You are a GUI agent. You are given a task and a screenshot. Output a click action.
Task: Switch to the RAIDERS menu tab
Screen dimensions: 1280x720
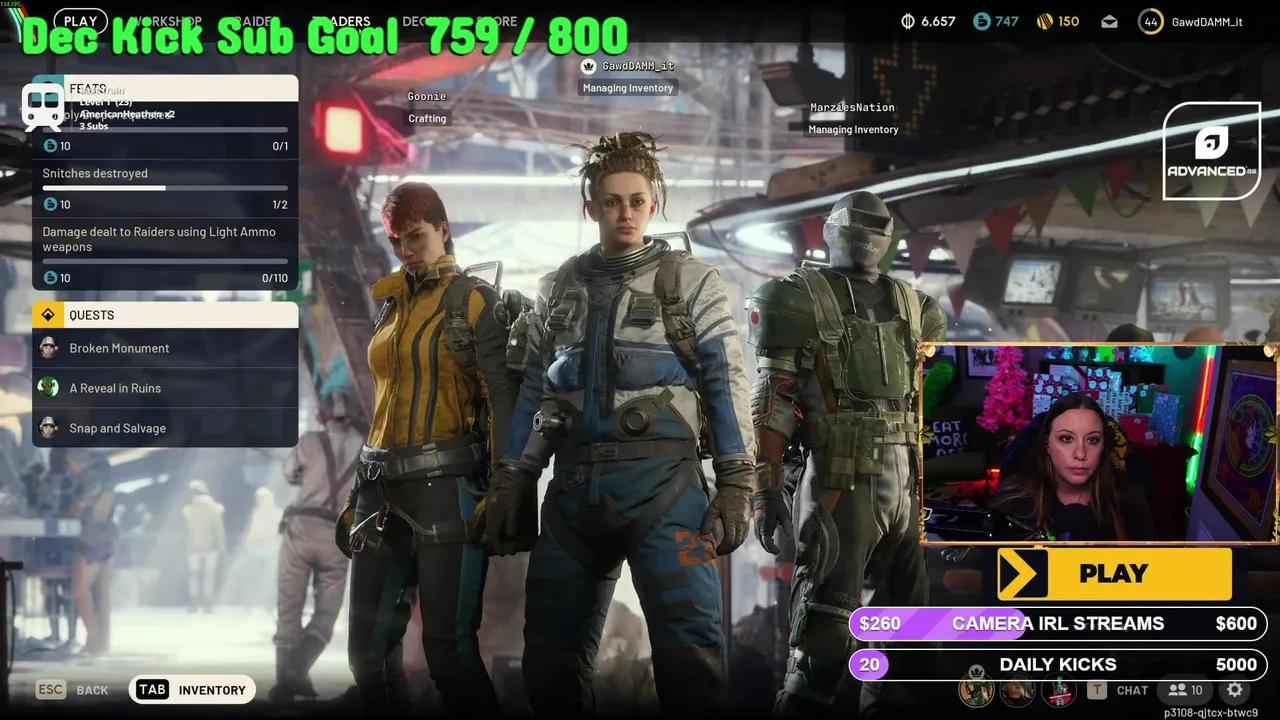coord(253,21)
